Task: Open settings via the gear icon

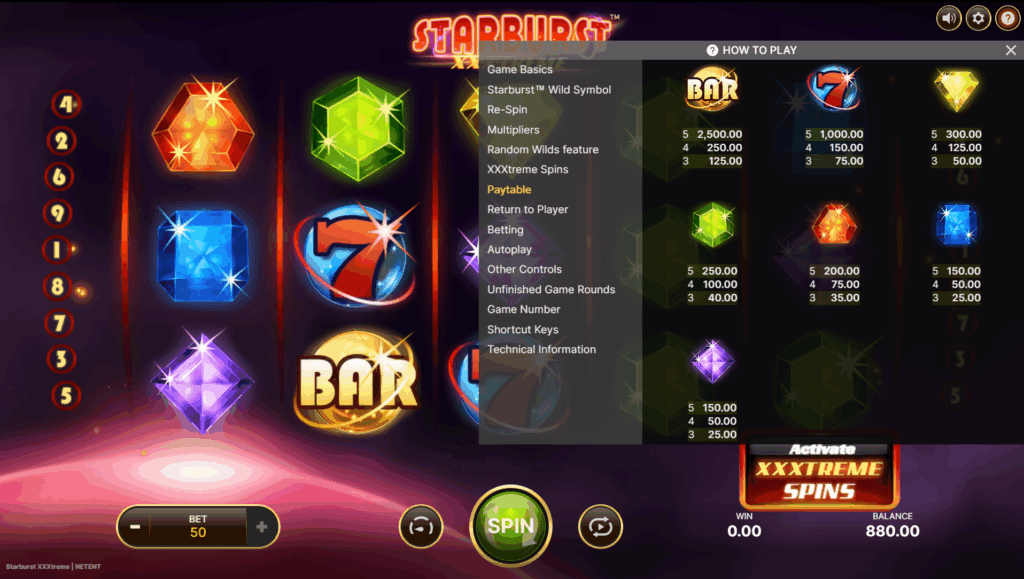Action: pos(977,17)
